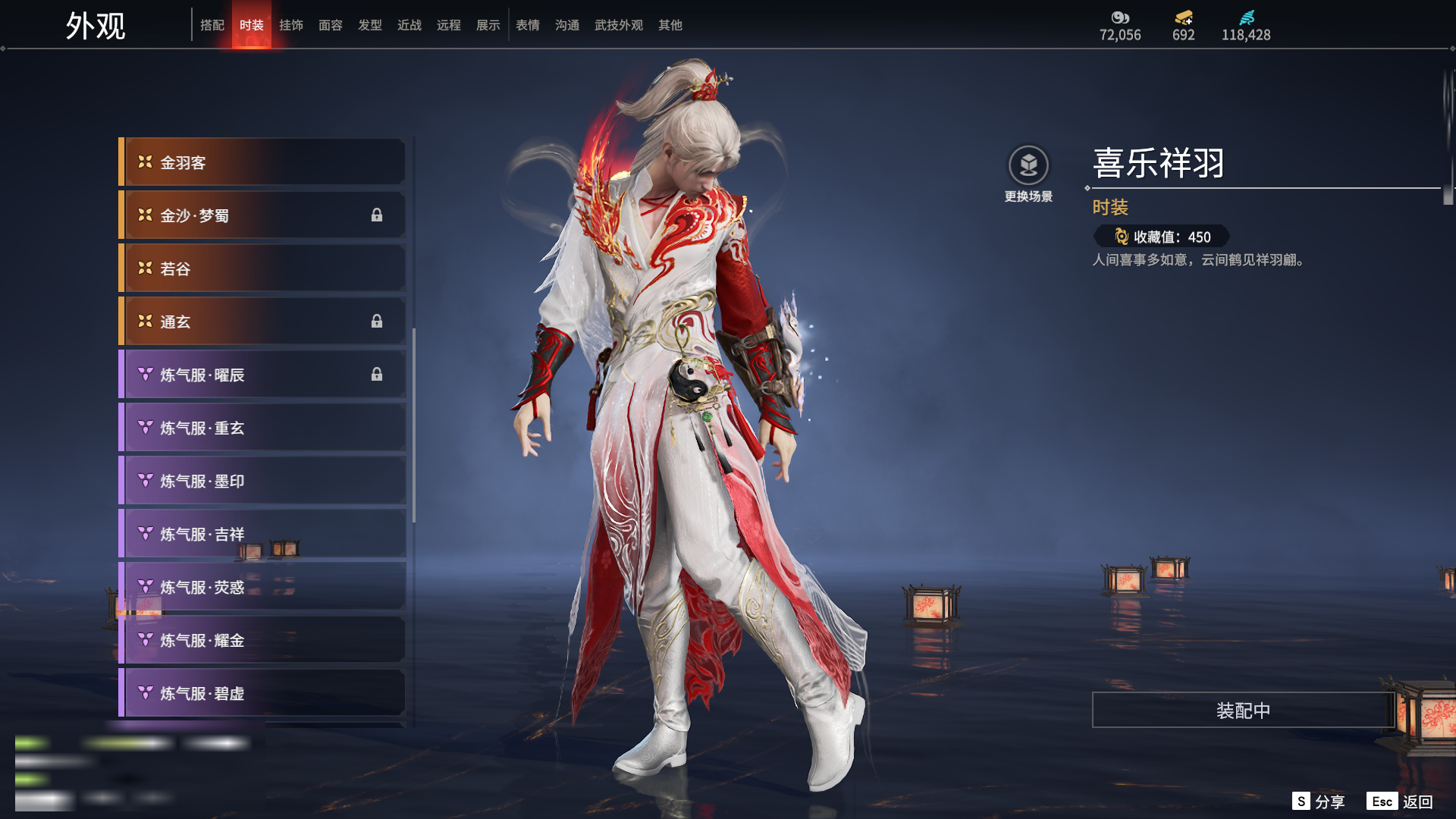Pick the 炼气服·墨印 outfit
This screenshot has width=1456, height=819.
coord(262,481)
